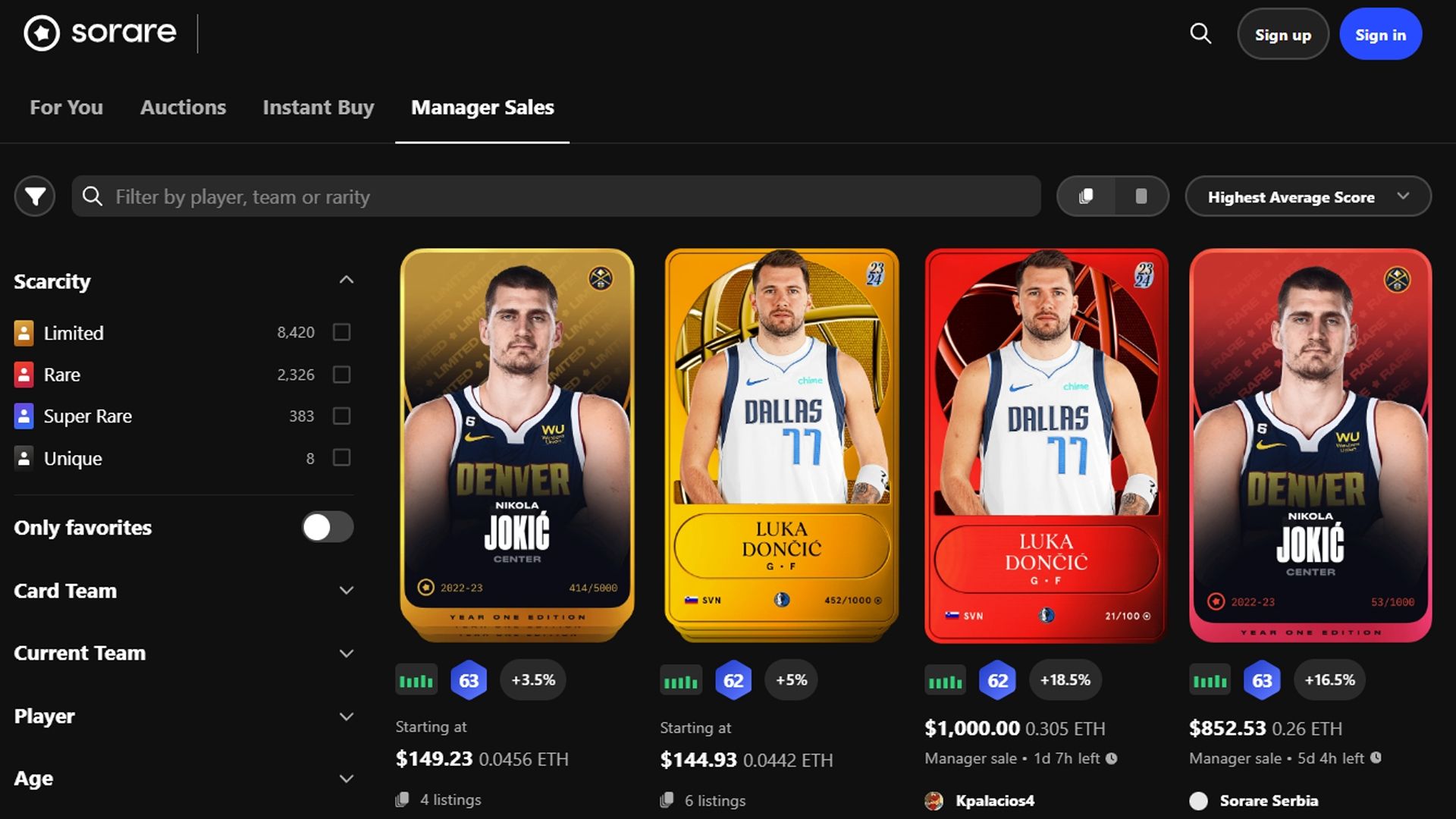Check the Unique scarcity checkbox
Viewport: 1456px width, 819px height.
[x=342, y=458]
